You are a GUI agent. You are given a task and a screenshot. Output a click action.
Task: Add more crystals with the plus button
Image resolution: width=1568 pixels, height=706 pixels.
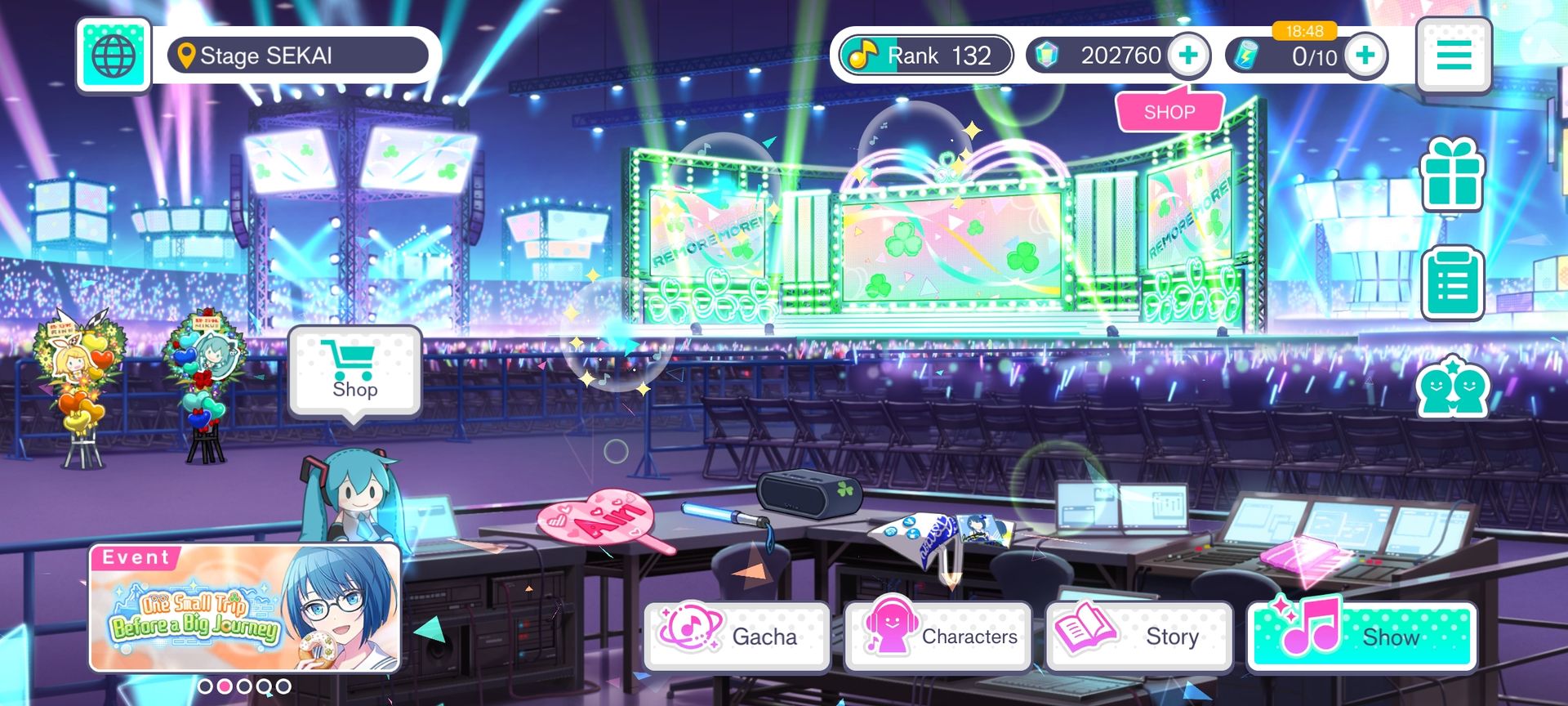[1188, 56]
